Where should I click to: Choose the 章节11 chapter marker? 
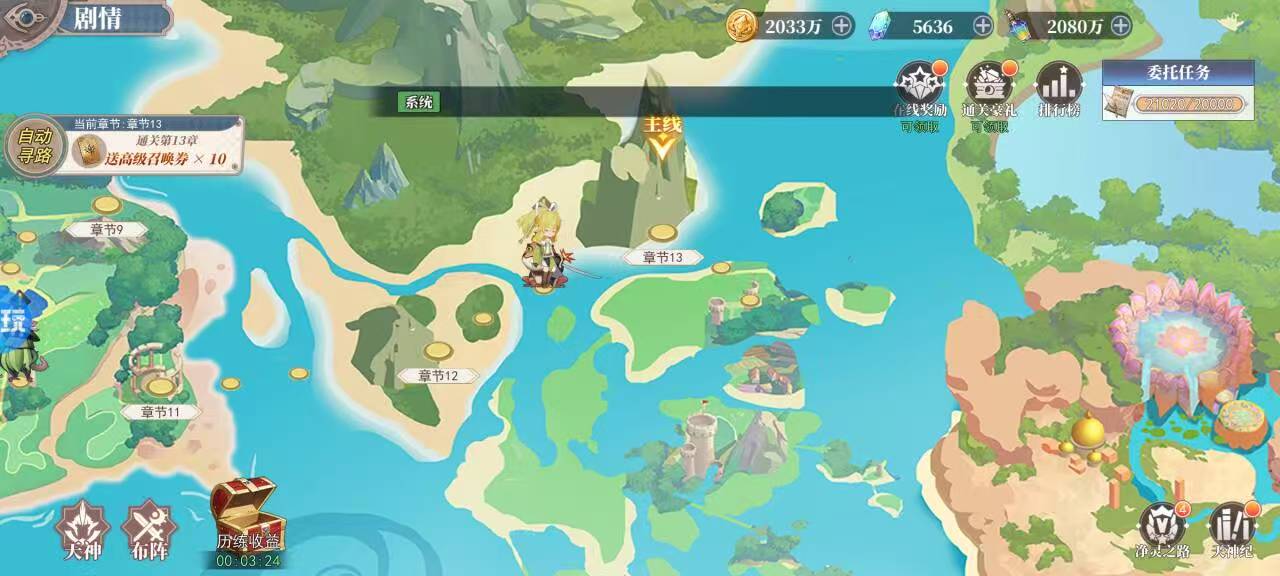tap(160, 411)
